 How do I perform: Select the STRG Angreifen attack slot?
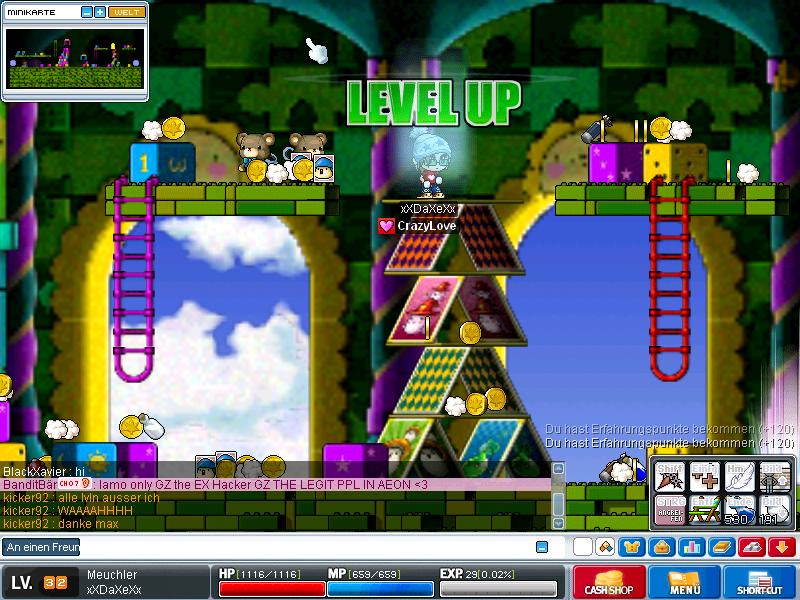pos(668,511)
